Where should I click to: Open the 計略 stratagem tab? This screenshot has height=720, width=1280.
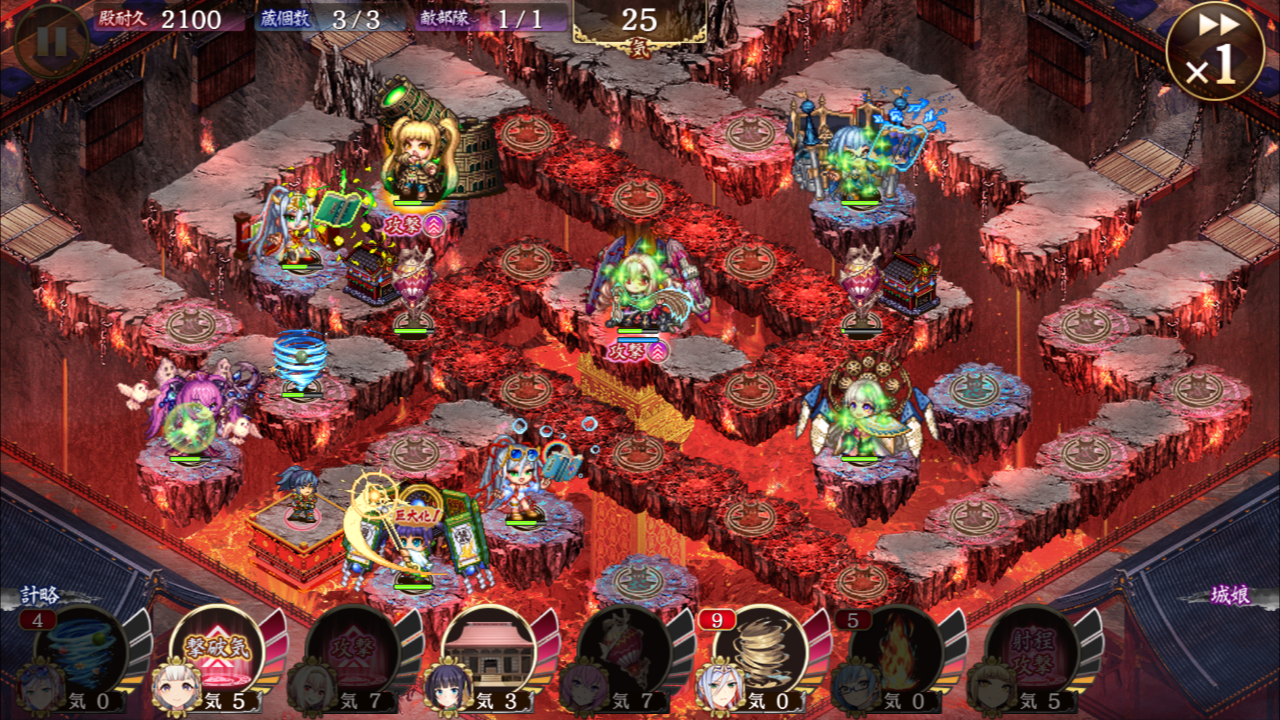coord(40,595)
